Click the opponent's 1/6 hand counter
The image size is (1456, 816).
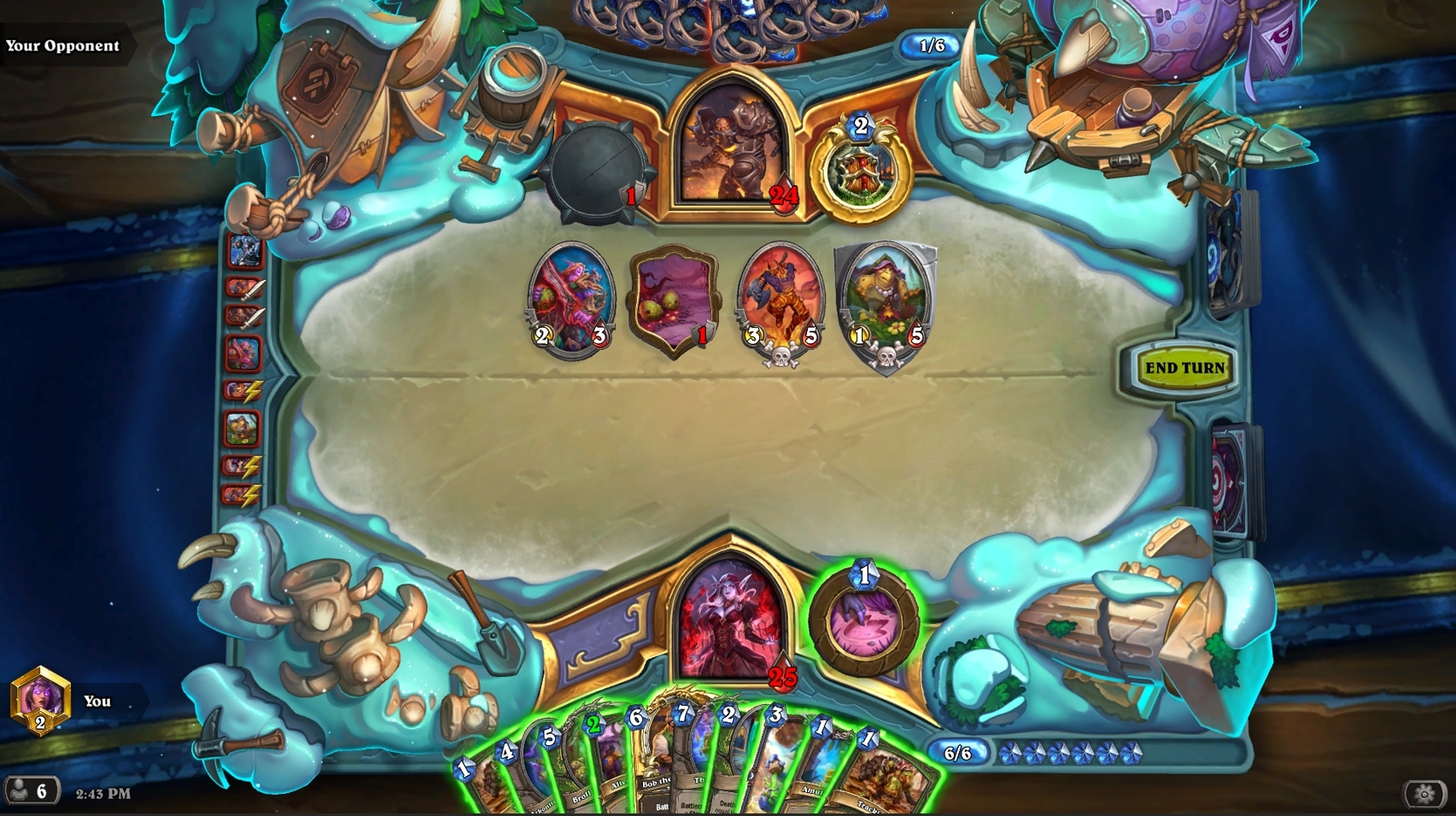click(x=932, y=47)
